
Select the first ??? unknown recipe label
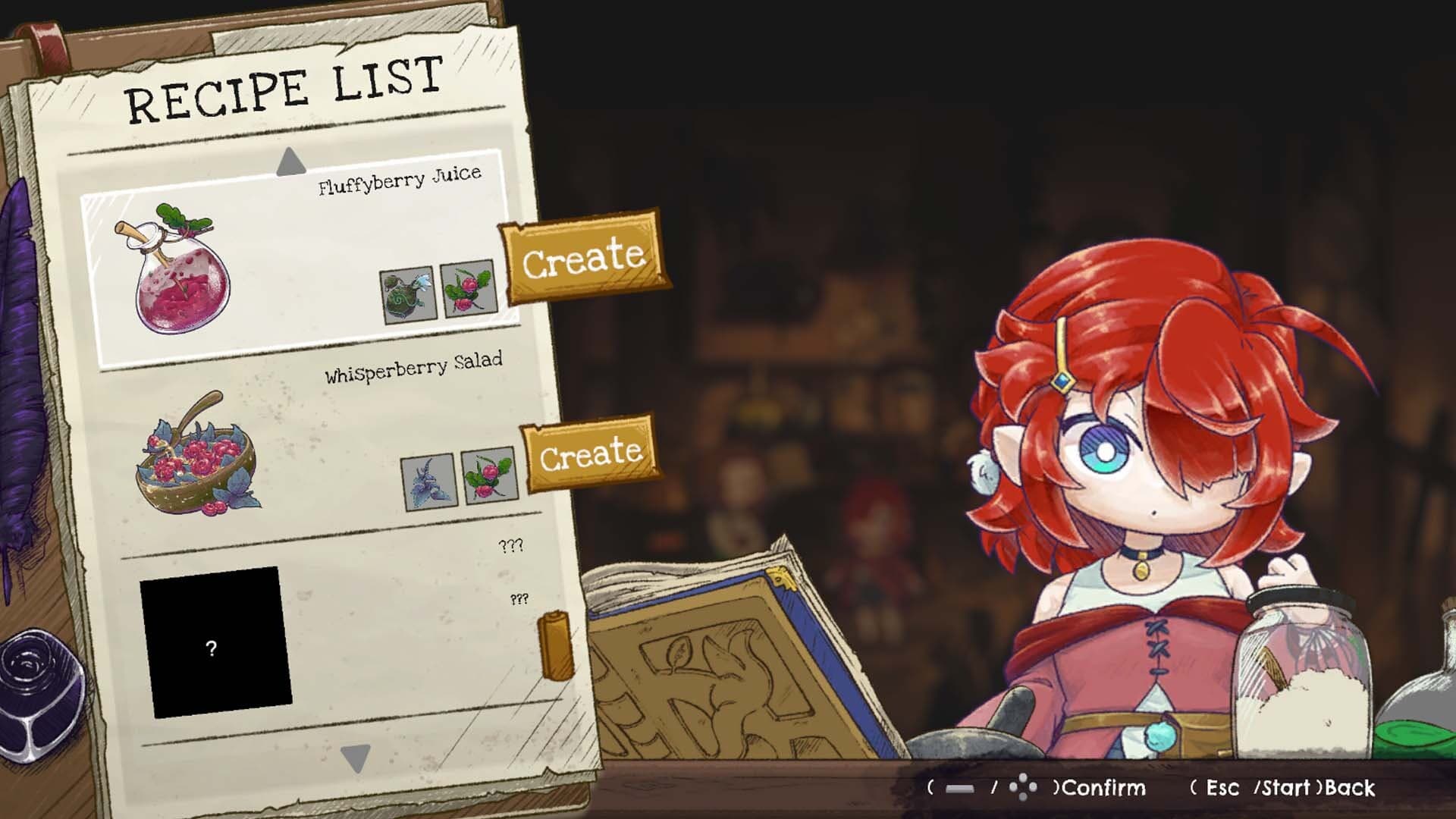point(512,544)
